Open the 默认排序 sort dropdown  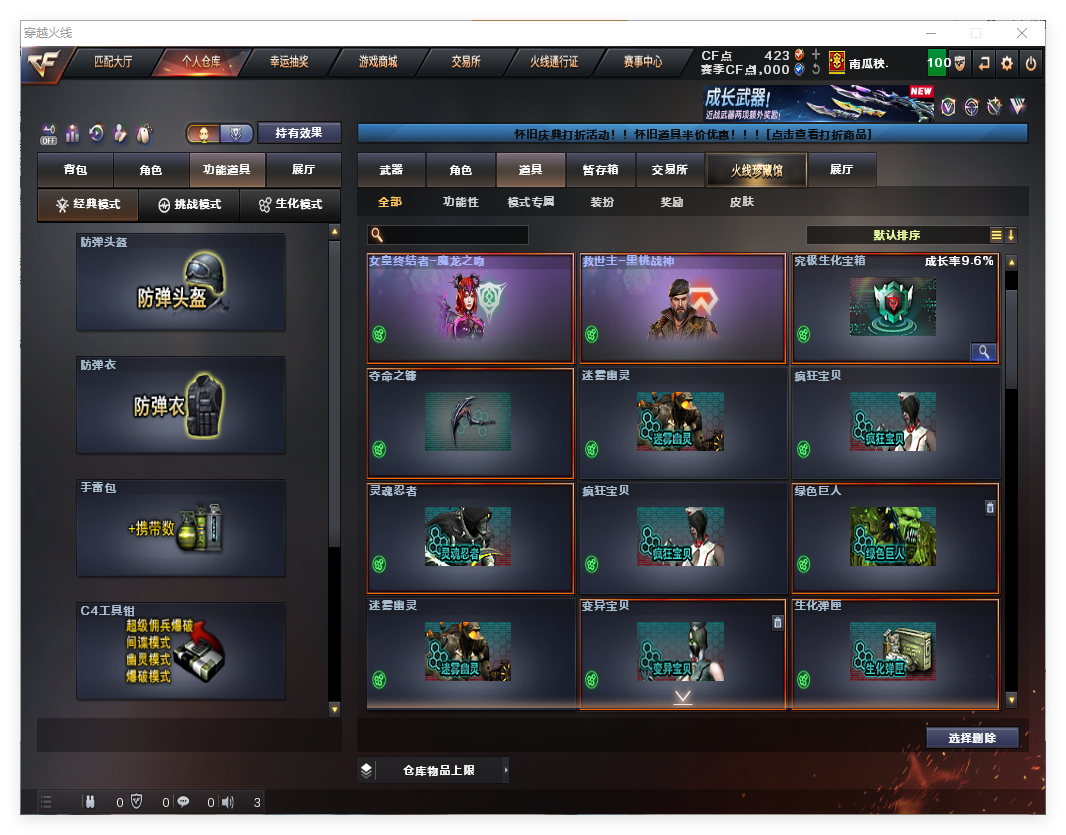[x=897, y=235]
